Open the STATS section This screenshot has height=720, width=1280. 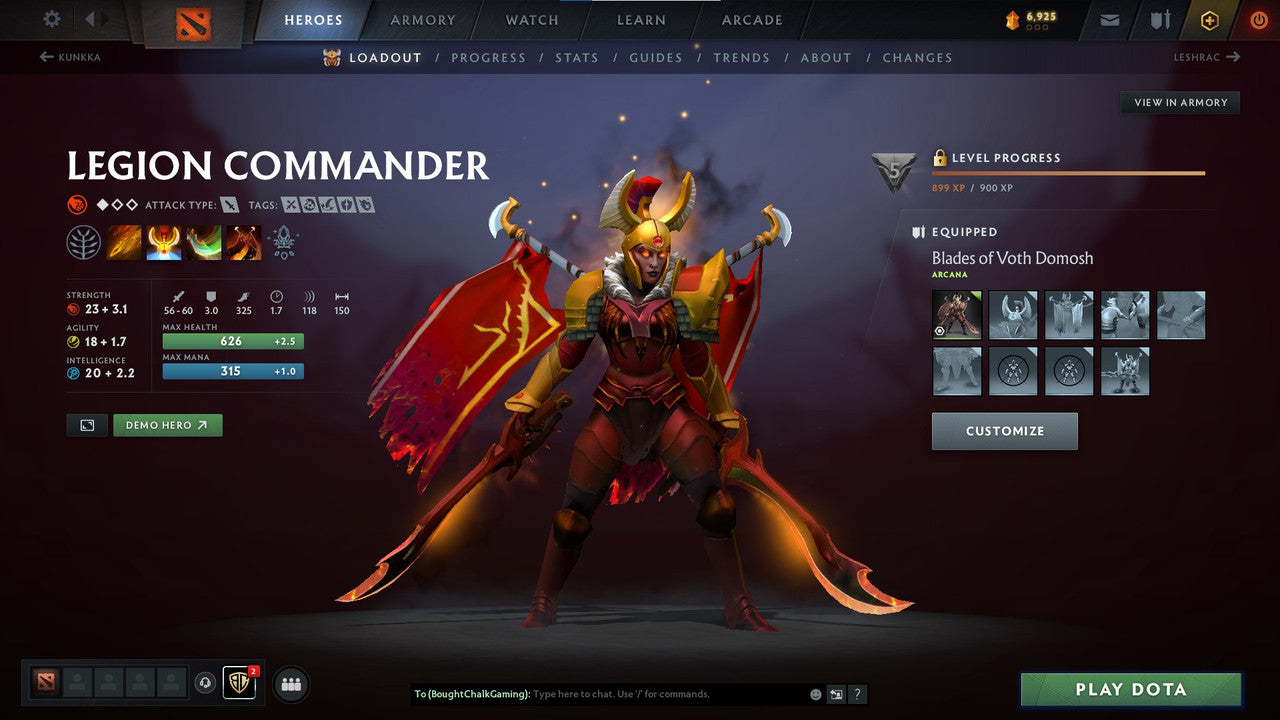[x=577, y=57]
